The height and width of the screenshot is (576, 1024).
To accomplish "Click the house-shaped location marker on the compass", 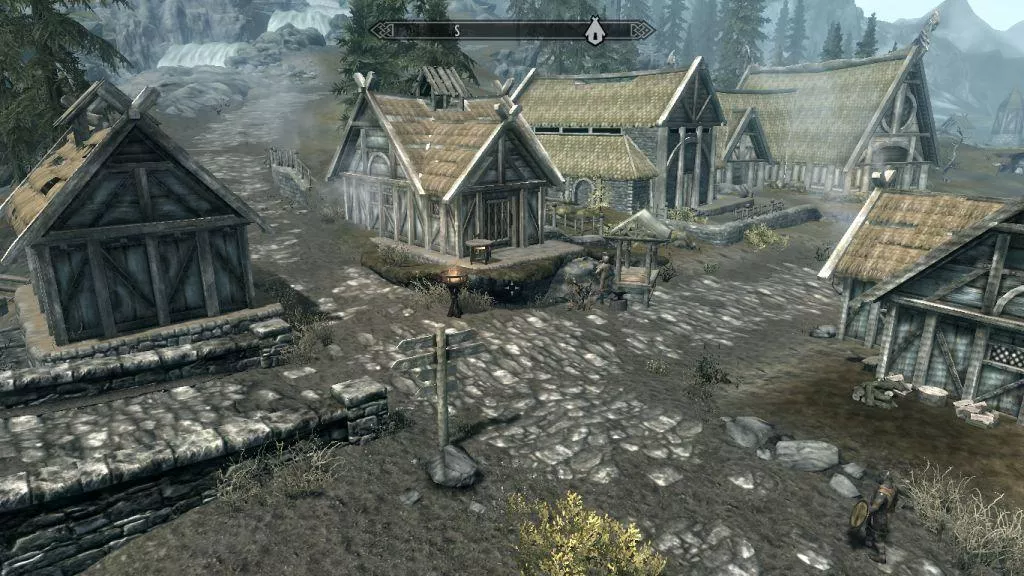I will pos(594,30).
